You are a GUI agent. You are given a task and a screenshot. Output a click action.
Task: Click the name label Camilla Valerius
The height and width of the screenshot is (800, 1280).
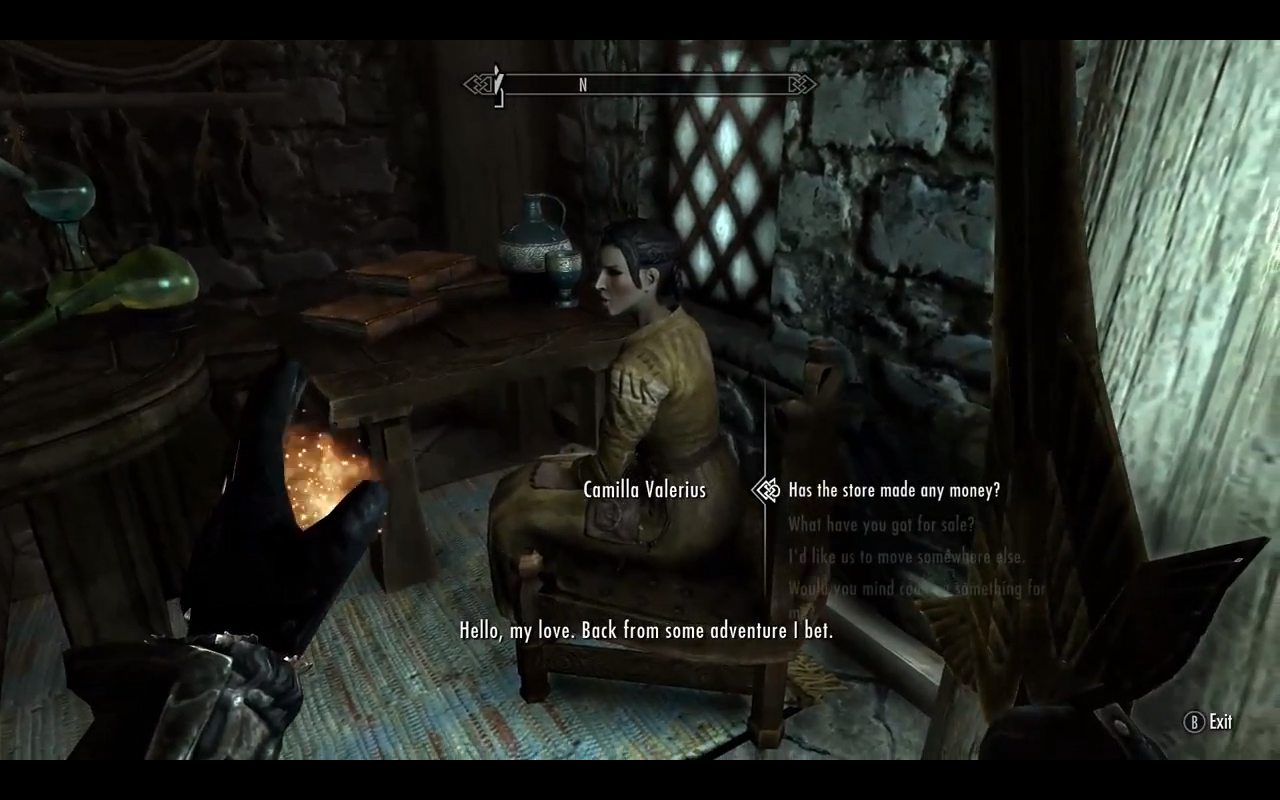pyautogui.click(x=645, y=490)
